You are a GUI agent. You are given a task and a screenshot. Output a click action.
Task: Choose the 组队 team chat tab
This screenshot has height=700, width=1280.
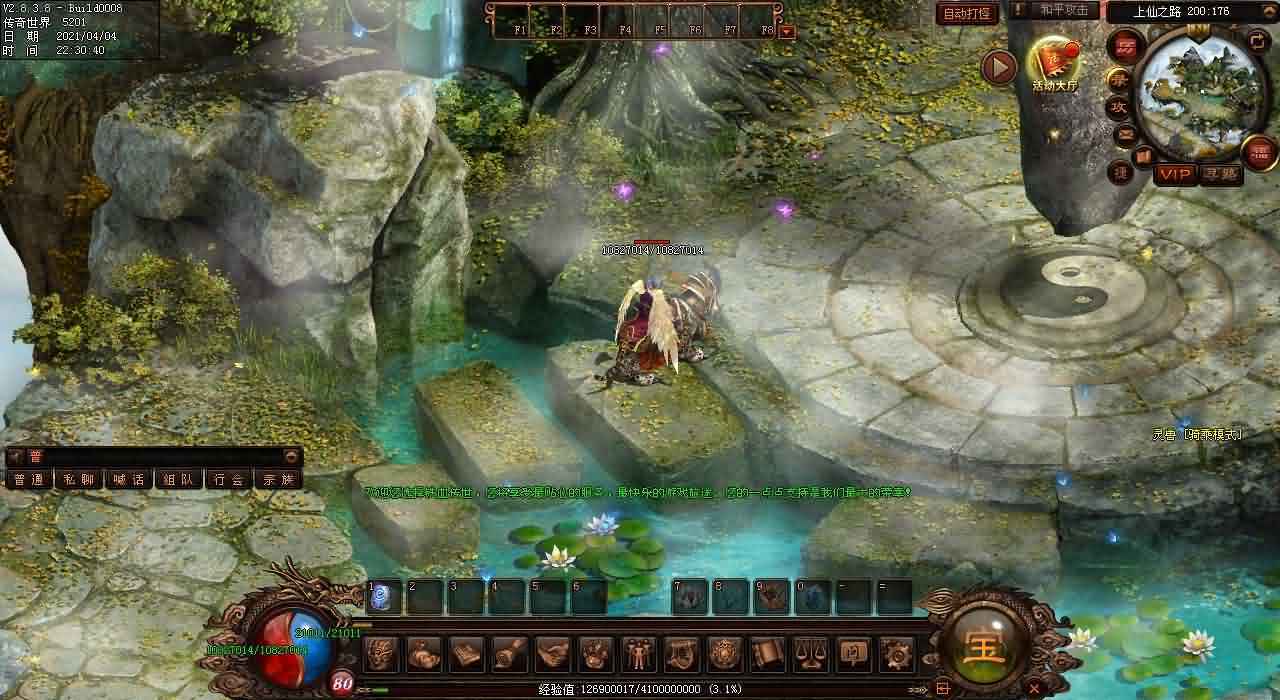click(178, 479)
